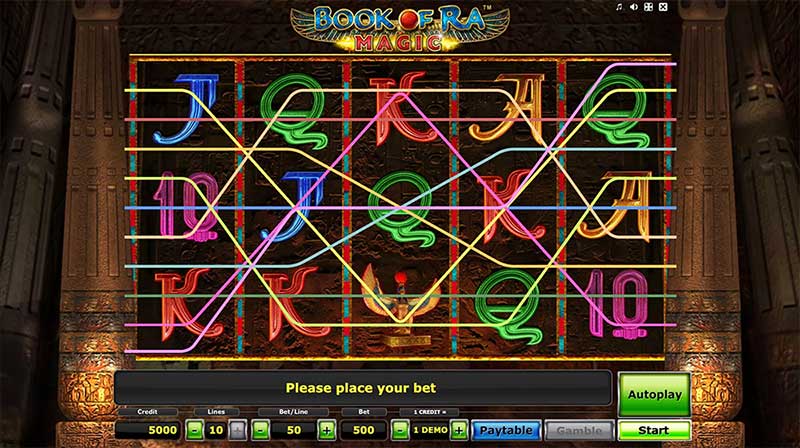The height and width of the screenshot is (448, 800).
Task: Increase the credit value with plus
Action: tap(459, 431)
